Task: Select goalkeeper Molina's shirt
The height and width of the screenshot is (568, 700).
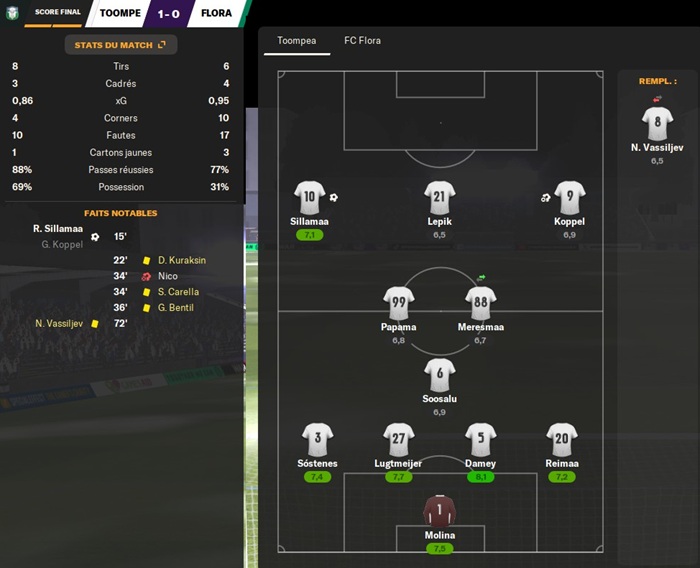Action: click(440, 511)
